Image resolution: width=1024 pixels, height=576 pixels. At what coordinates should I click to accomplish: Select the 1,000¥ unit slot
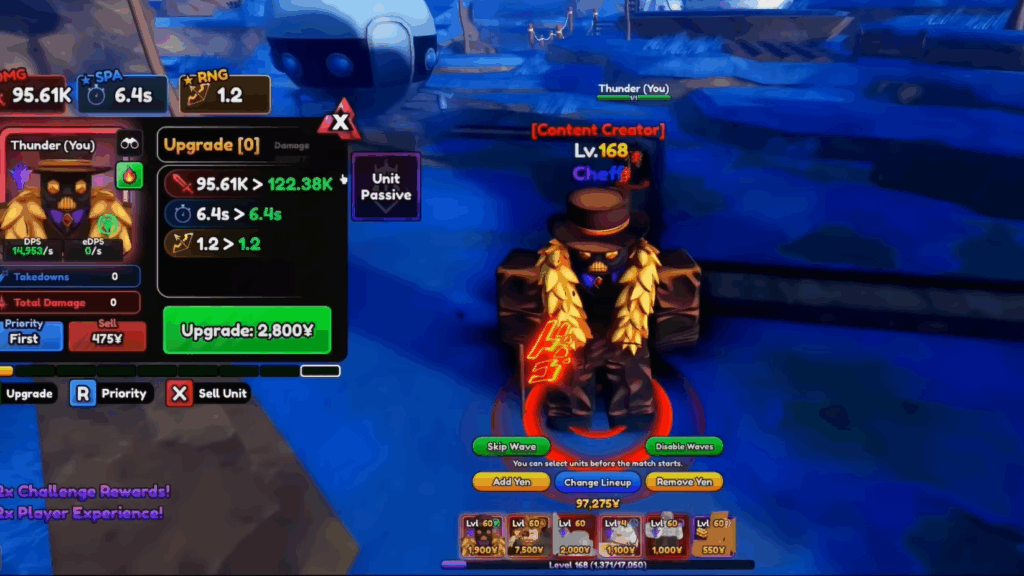[x=666, y=536]
